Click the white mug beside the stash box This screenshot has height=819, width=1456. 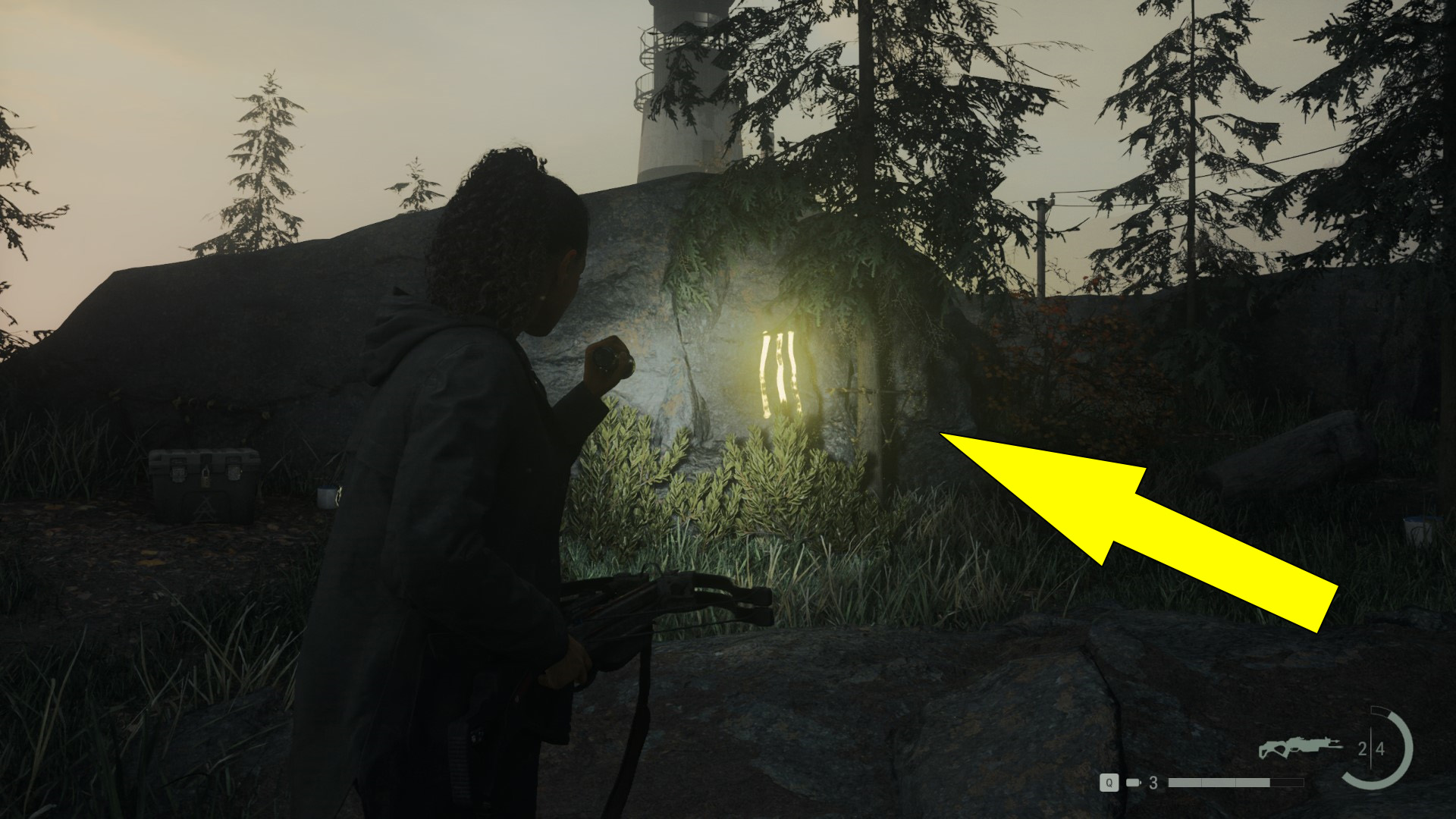(327, 498)
